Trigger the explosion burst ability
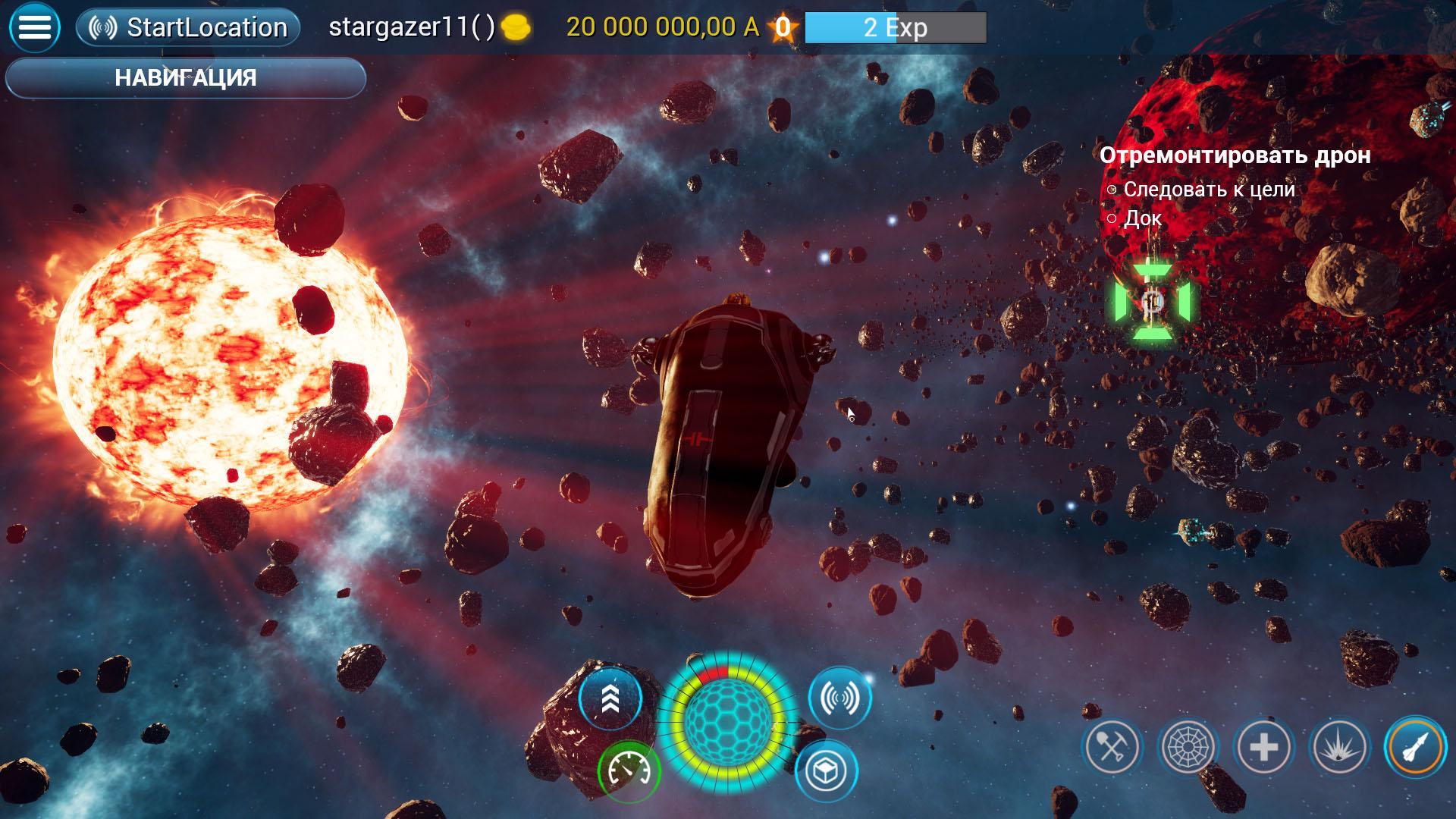This screenshot has height=819, width=1456. [x=1340, y=747]
